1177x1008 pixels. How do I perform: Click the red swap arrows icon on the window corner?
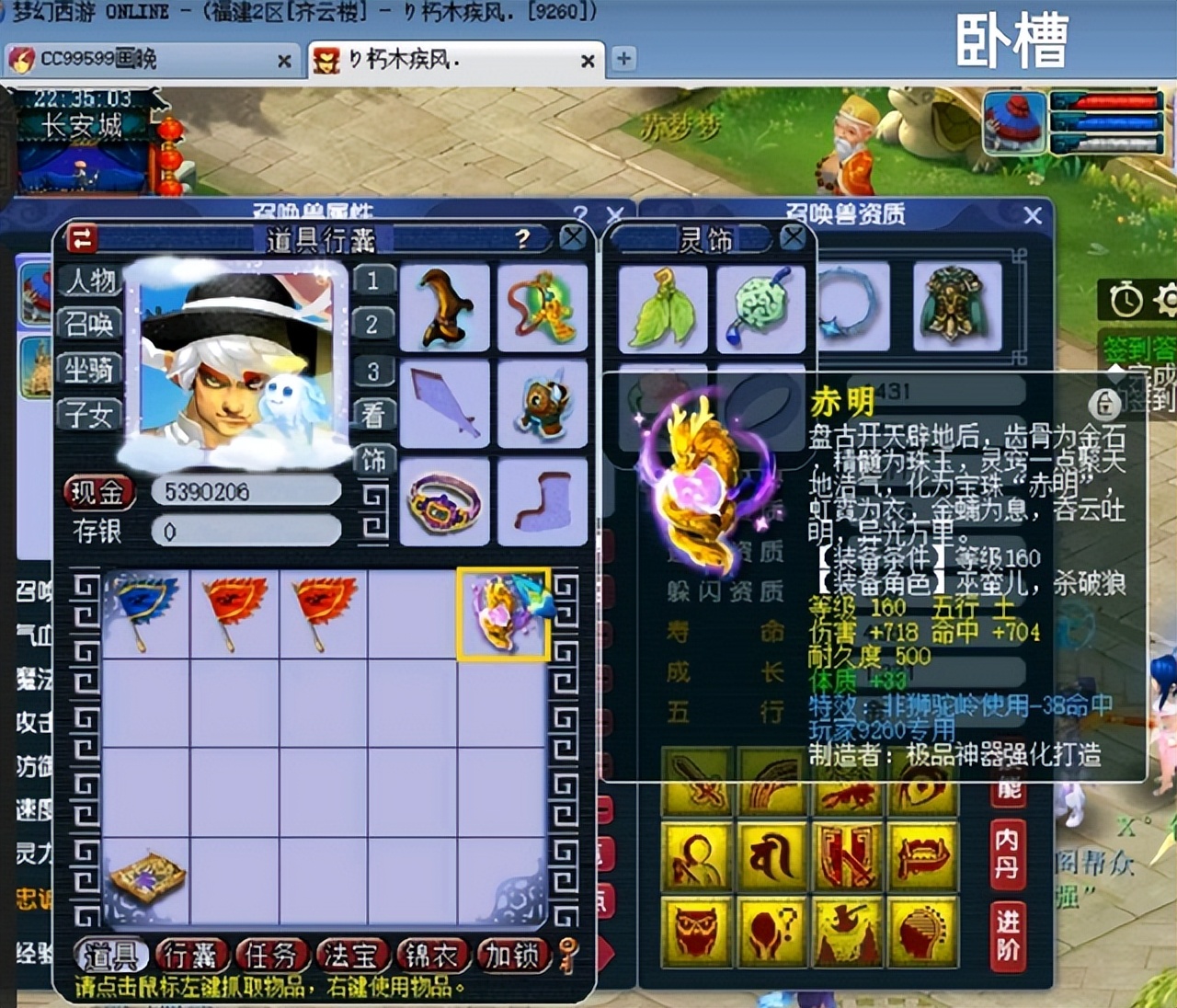point(79,236)
